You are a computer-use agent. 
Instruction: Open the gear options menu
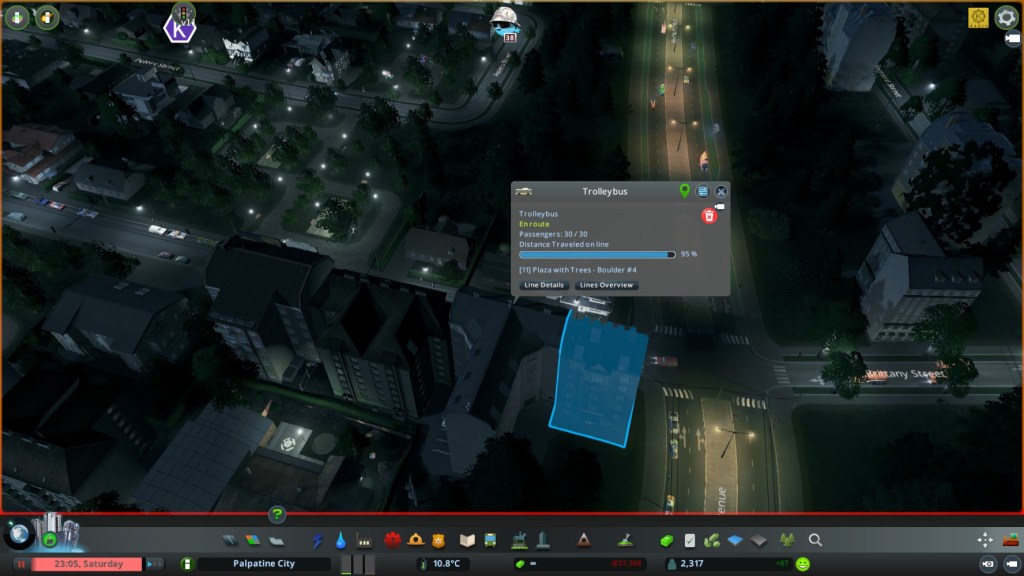click(x=1005, y=17)
